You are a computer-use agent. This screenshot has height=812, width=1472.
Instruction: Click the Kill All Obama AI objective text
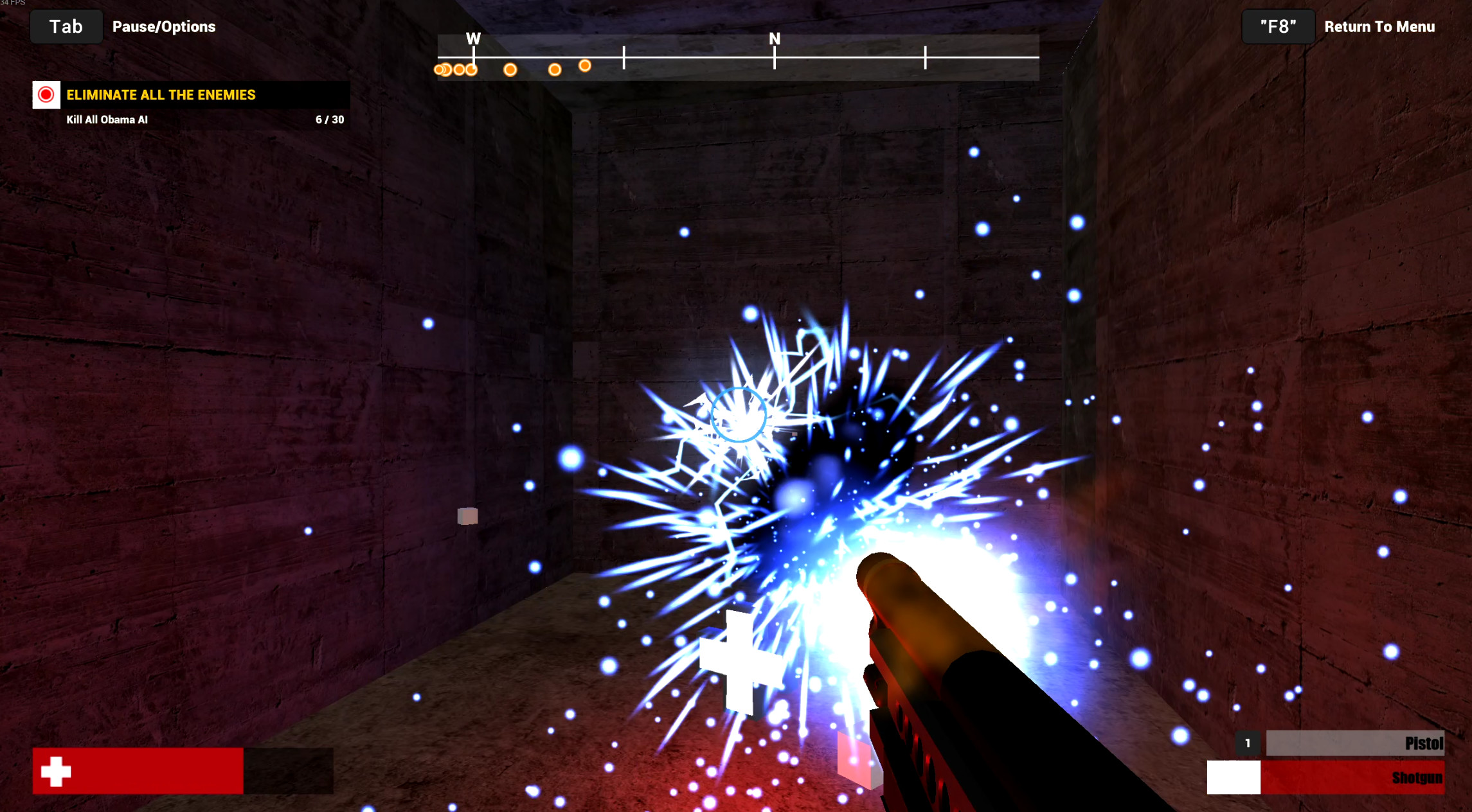(x=106, y=119)
